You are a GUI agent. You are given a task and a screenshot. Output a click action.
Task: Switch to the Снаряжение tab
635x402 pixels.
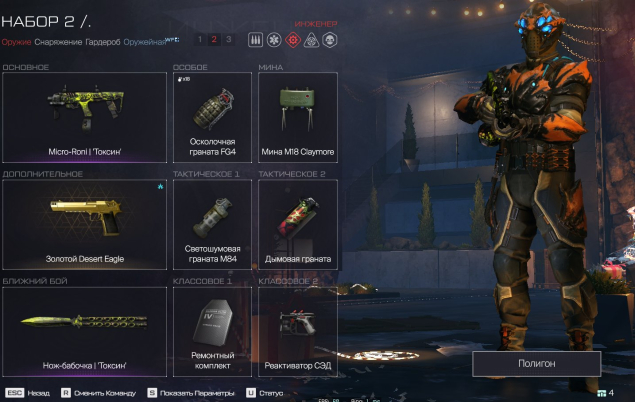tap(58, 42)
